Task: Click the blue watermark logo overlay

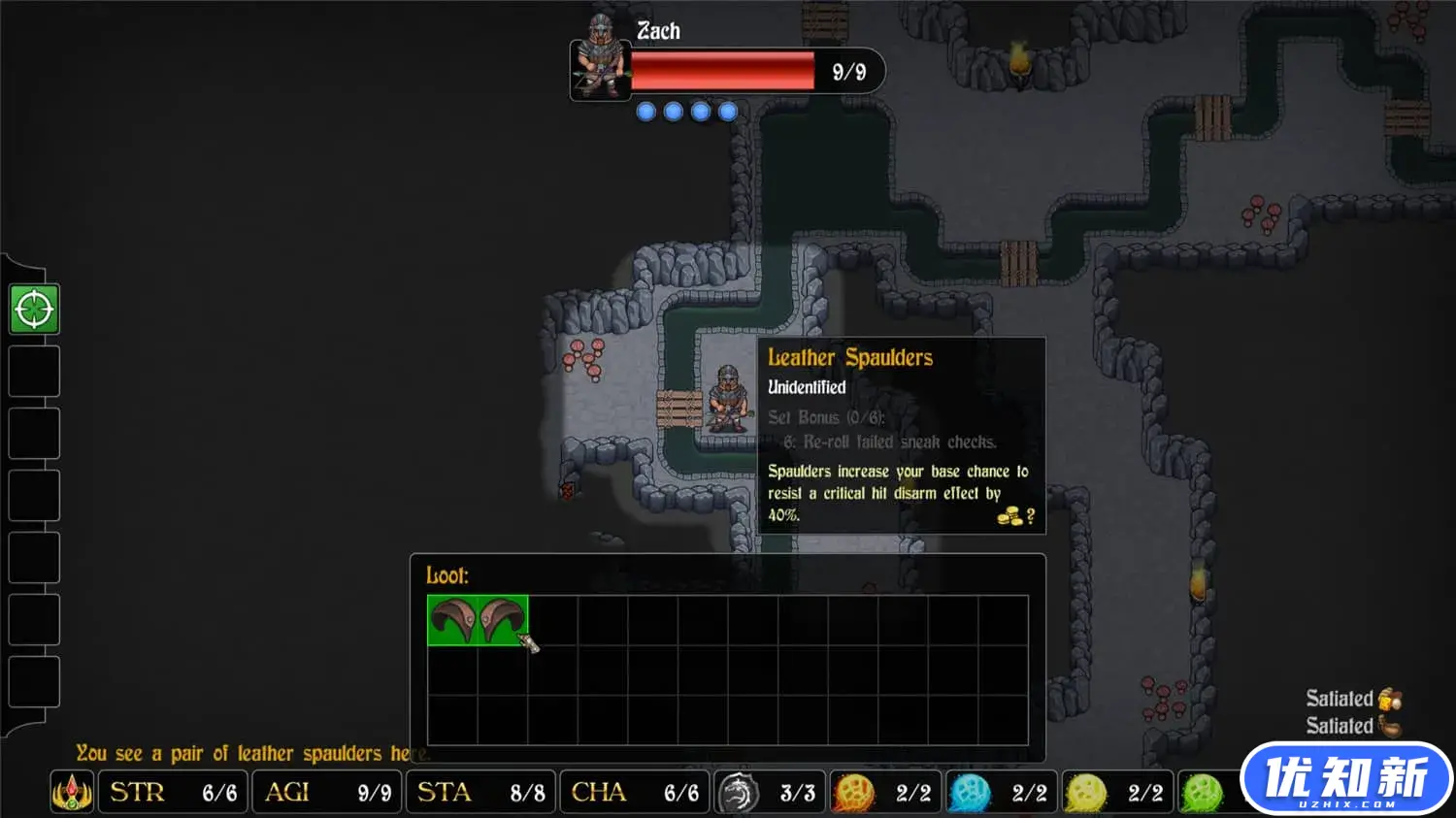Action: tap(1346, 778)
